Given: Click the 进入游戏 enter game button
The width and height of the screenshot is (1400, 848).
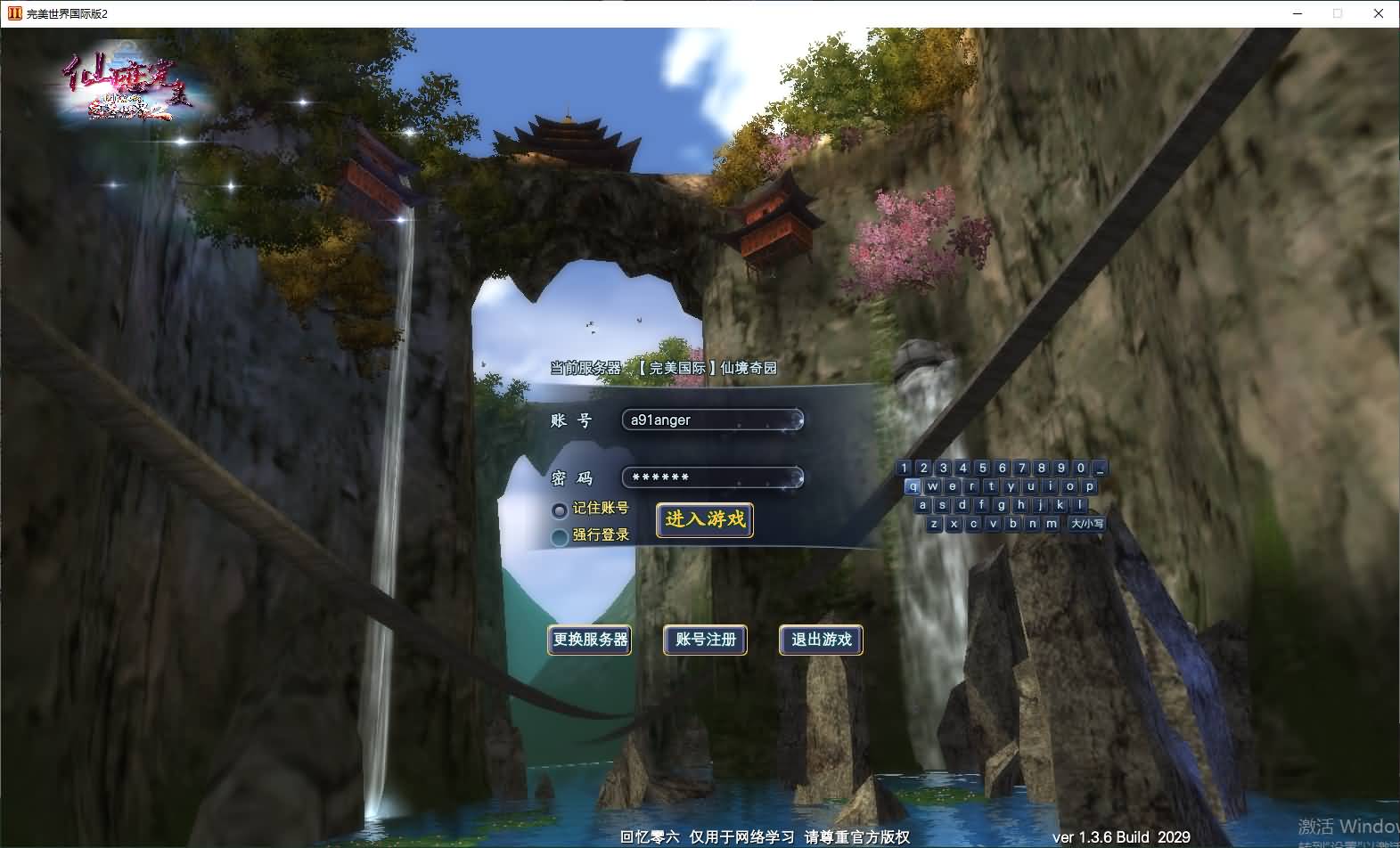Looking at the screenshot, I should tap(704, 519).
